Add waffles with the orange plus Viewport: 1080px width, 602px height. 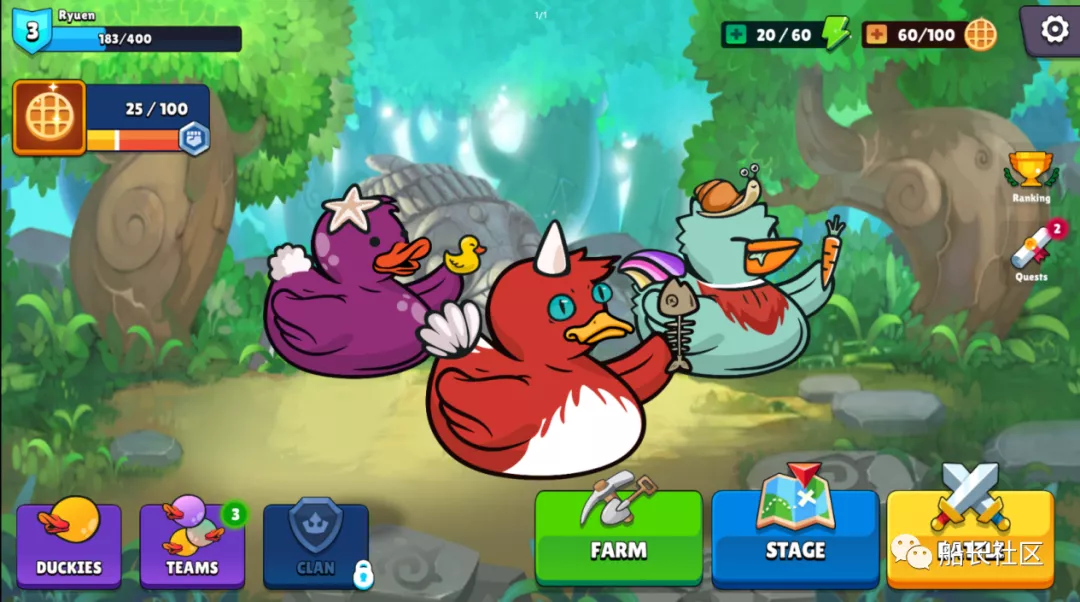pyautogui.click(x=877, y=35)
